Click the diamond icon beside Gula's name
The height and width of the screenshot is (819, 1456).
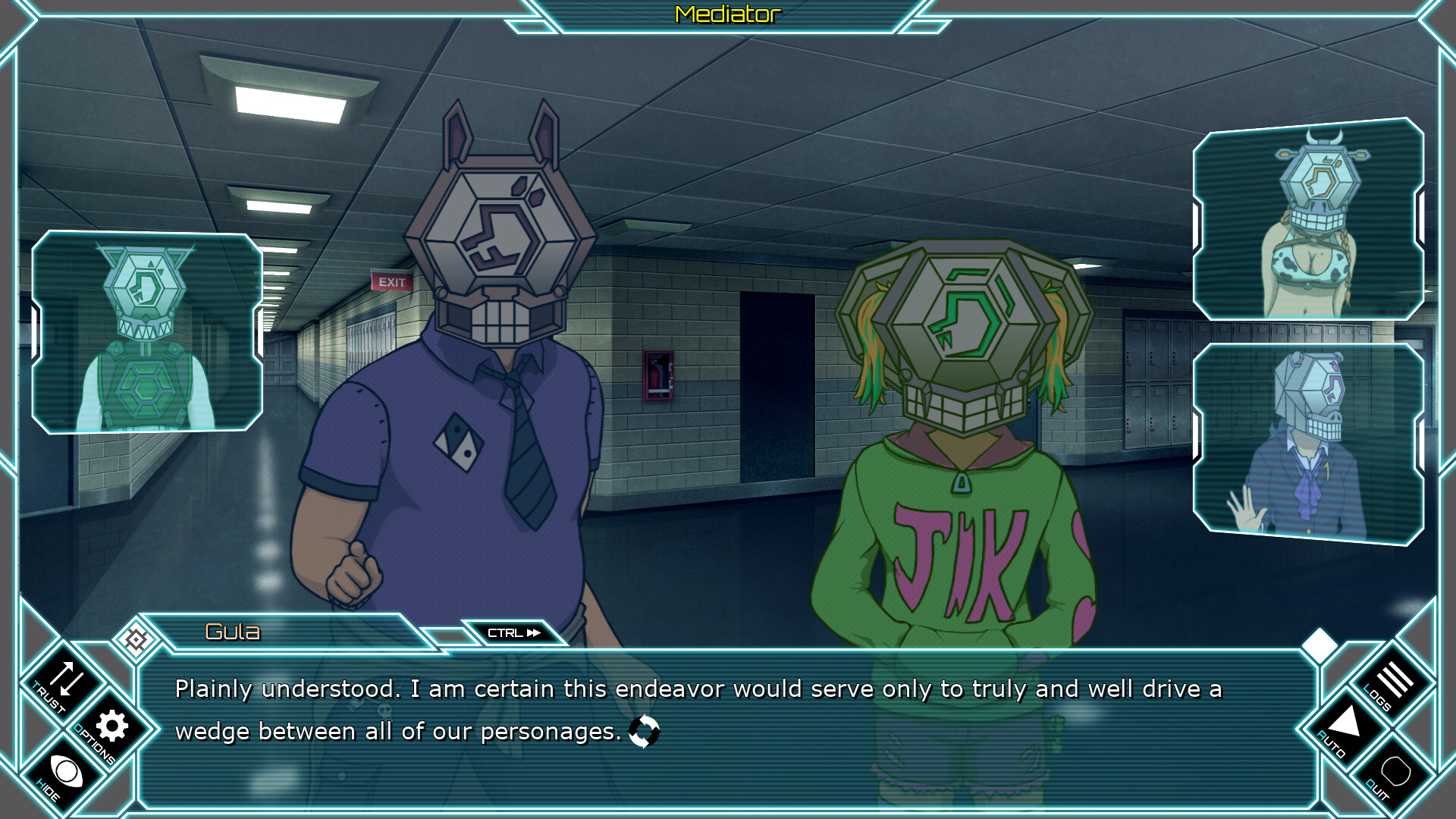click(x=136, y=640)
